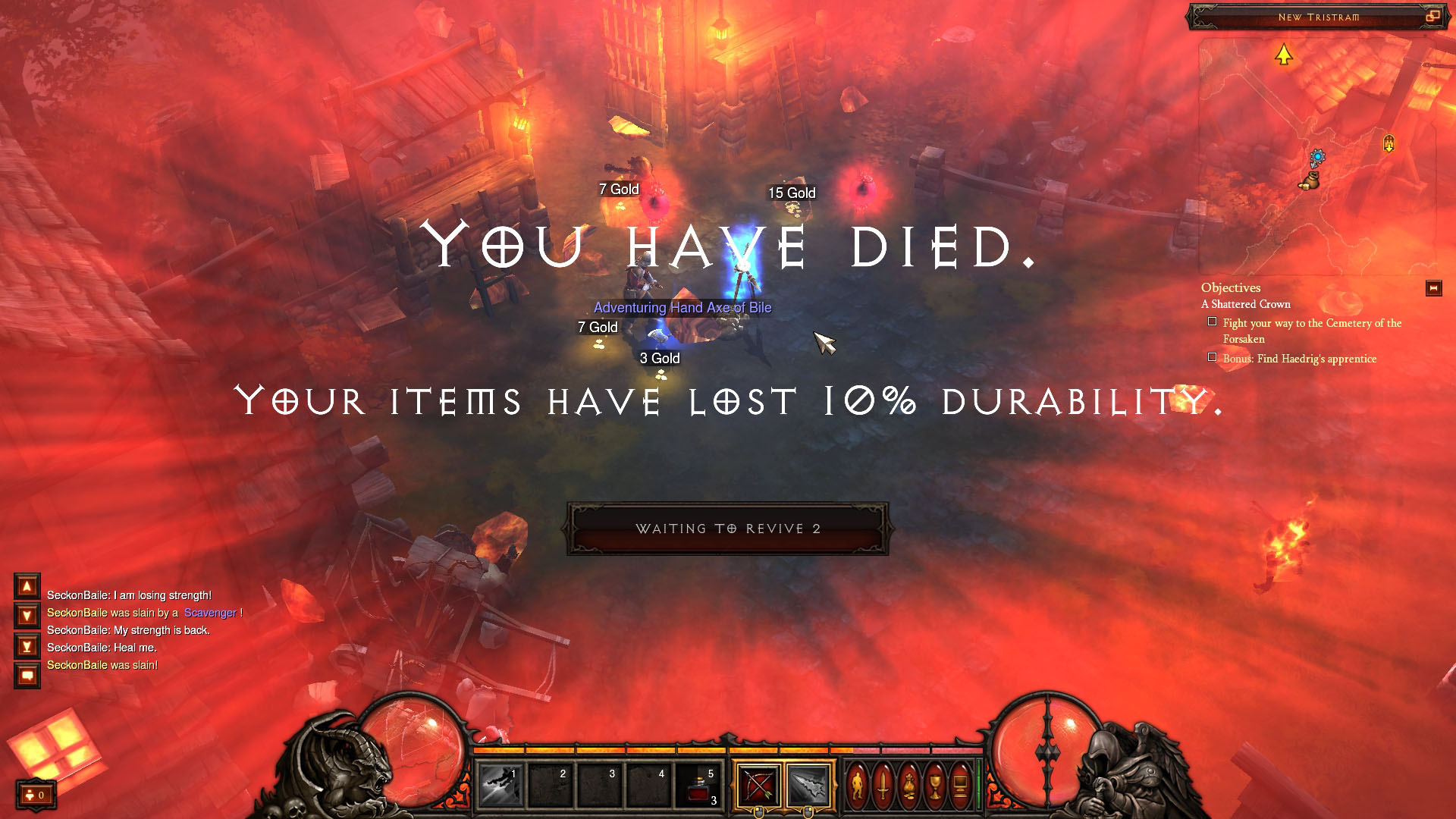Jump to the bottom of chat
Image resolution: width=1456 pixels, height=819 pixels.
pyautogui.click(x=27, y=646)
